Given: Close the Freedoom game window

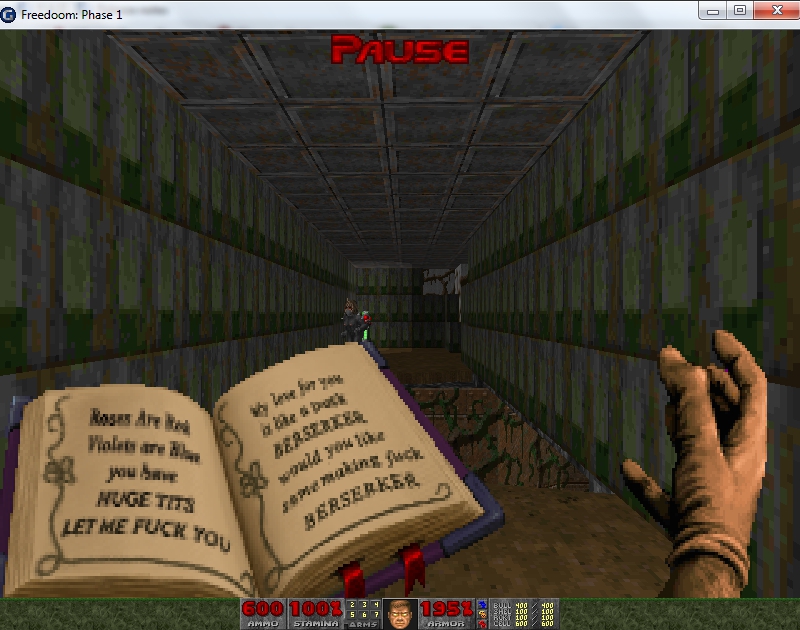Looking at the screenshot, I should (x=775, y=10).
